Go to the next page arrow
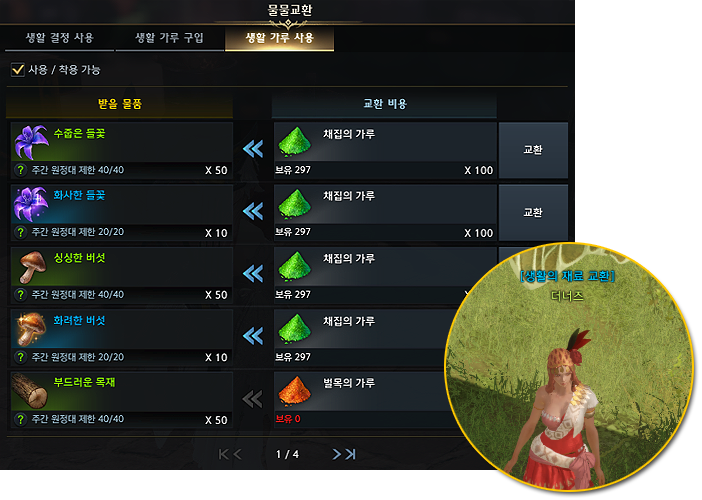Image resolution: width=702 pixels, height=500 pixels. point(337,454)
